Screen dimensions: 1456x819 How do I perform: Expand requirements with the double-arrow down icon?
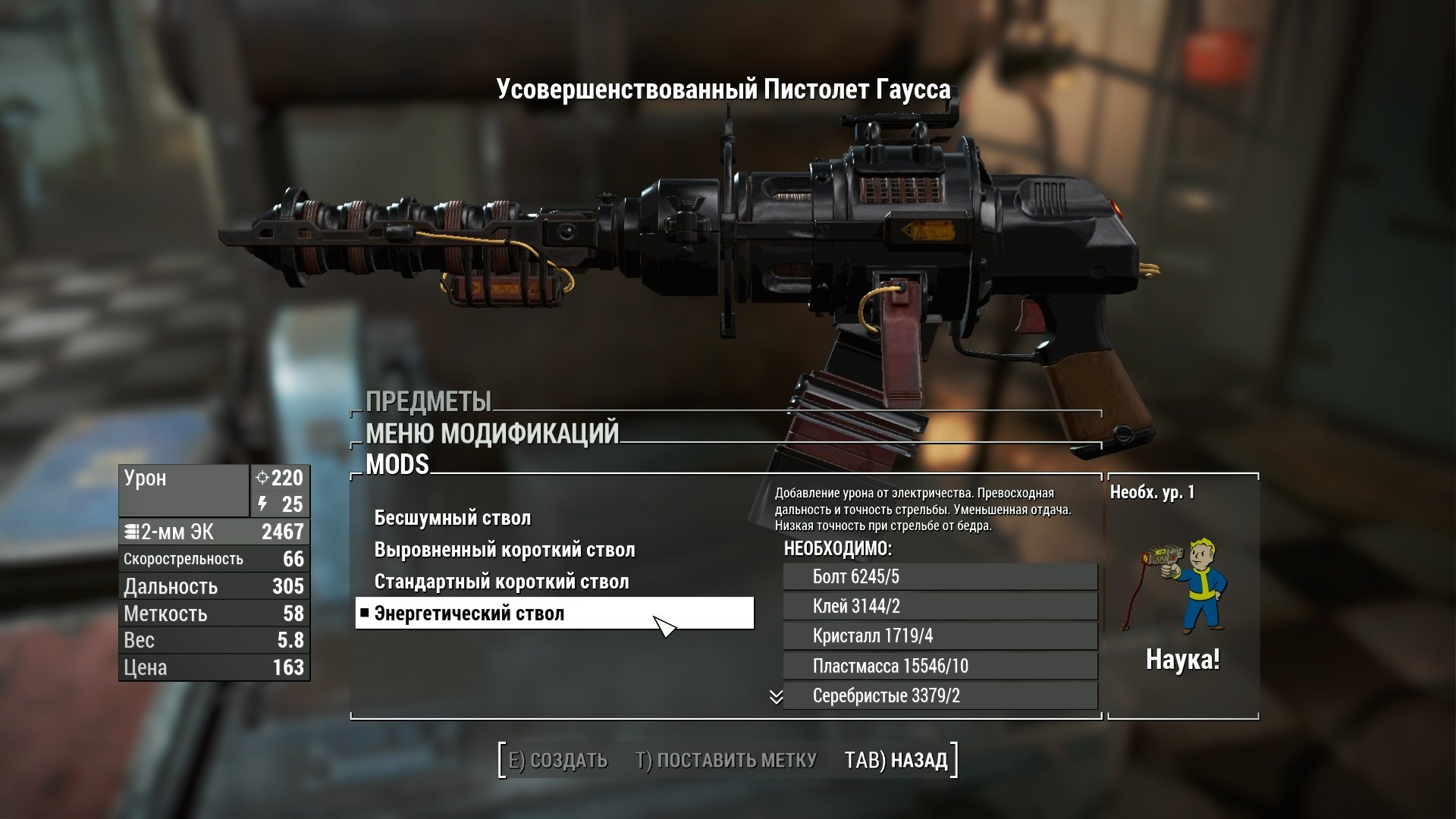(x=776, y=697)
